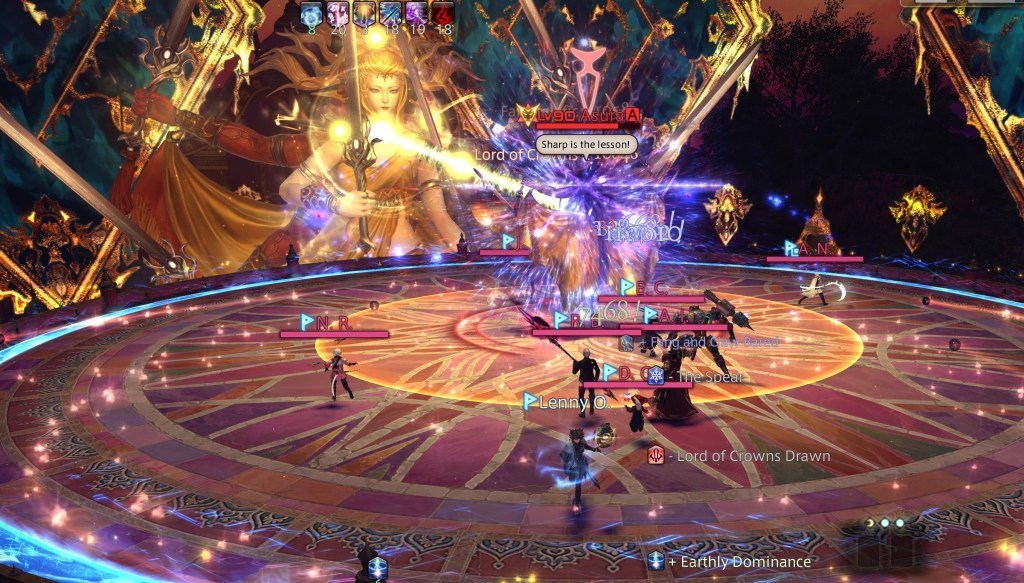
Task: Target the A. N. player nameplate
Action: [x=812, y=248]
